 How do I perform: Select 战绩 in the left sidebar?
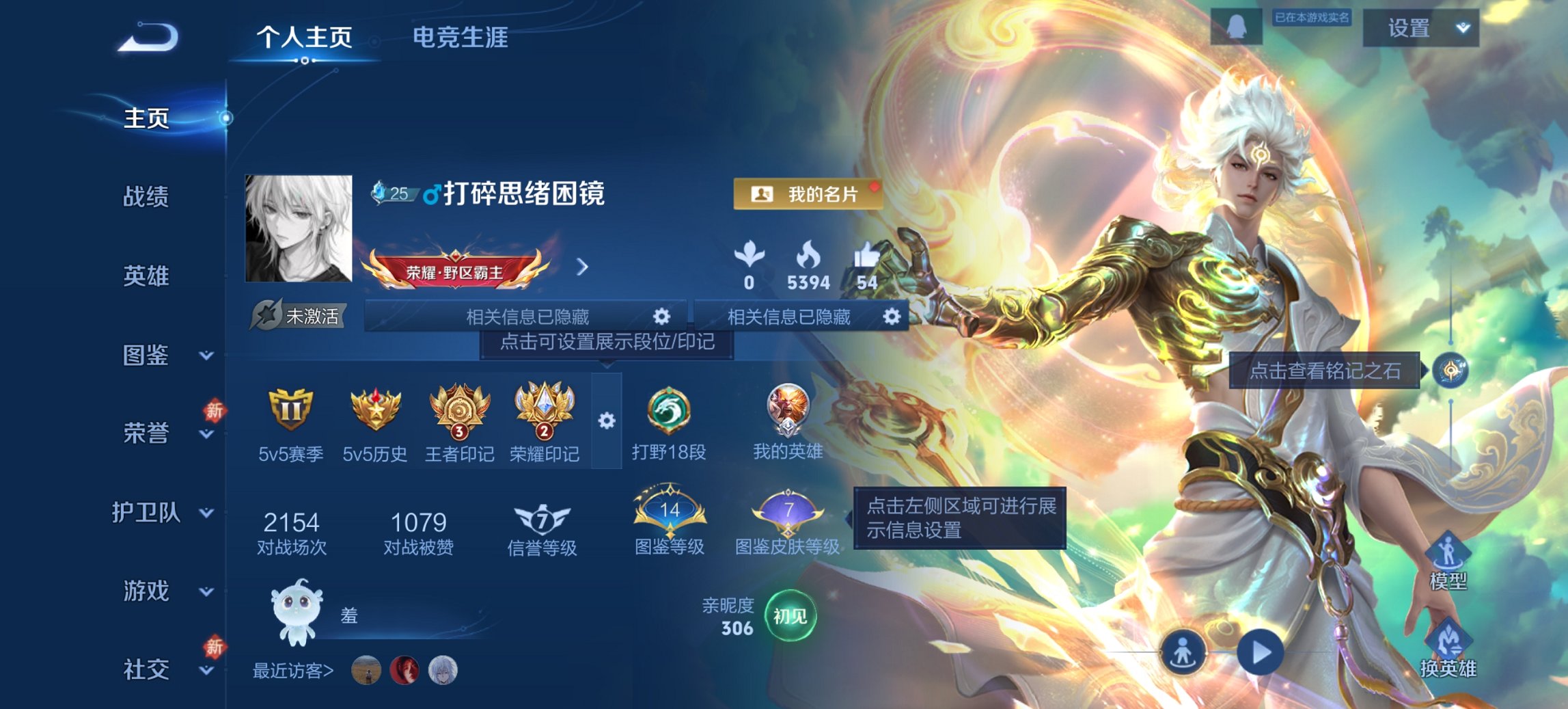click(146, 198)
